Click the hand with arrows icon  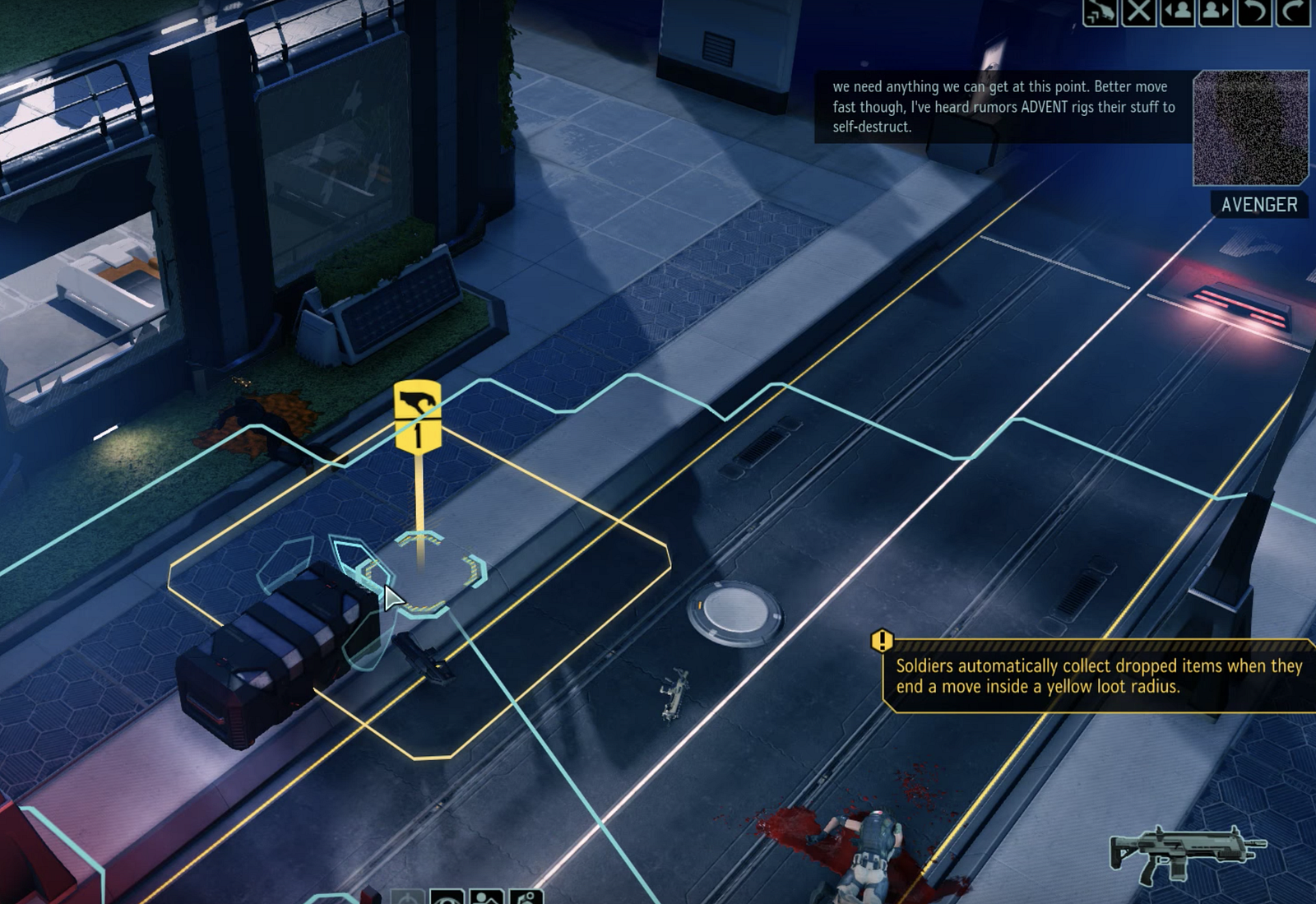[1100, 12]
